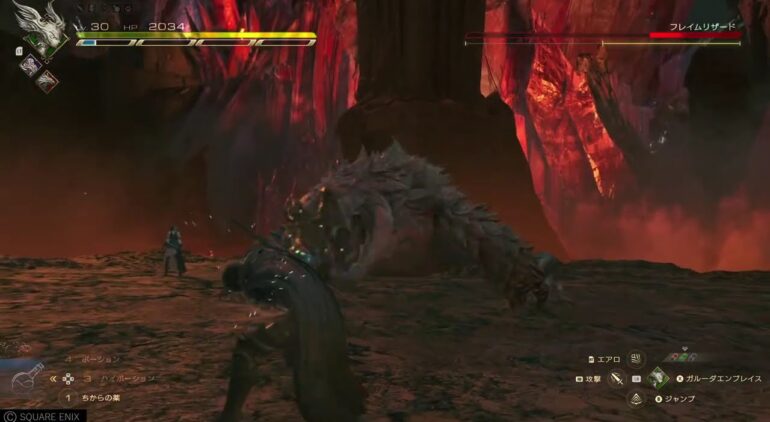Trigger the ガルーダエンブレイス eikon ability
The width and height of the screenshot is (770, 422).
(x=658, y=379)
